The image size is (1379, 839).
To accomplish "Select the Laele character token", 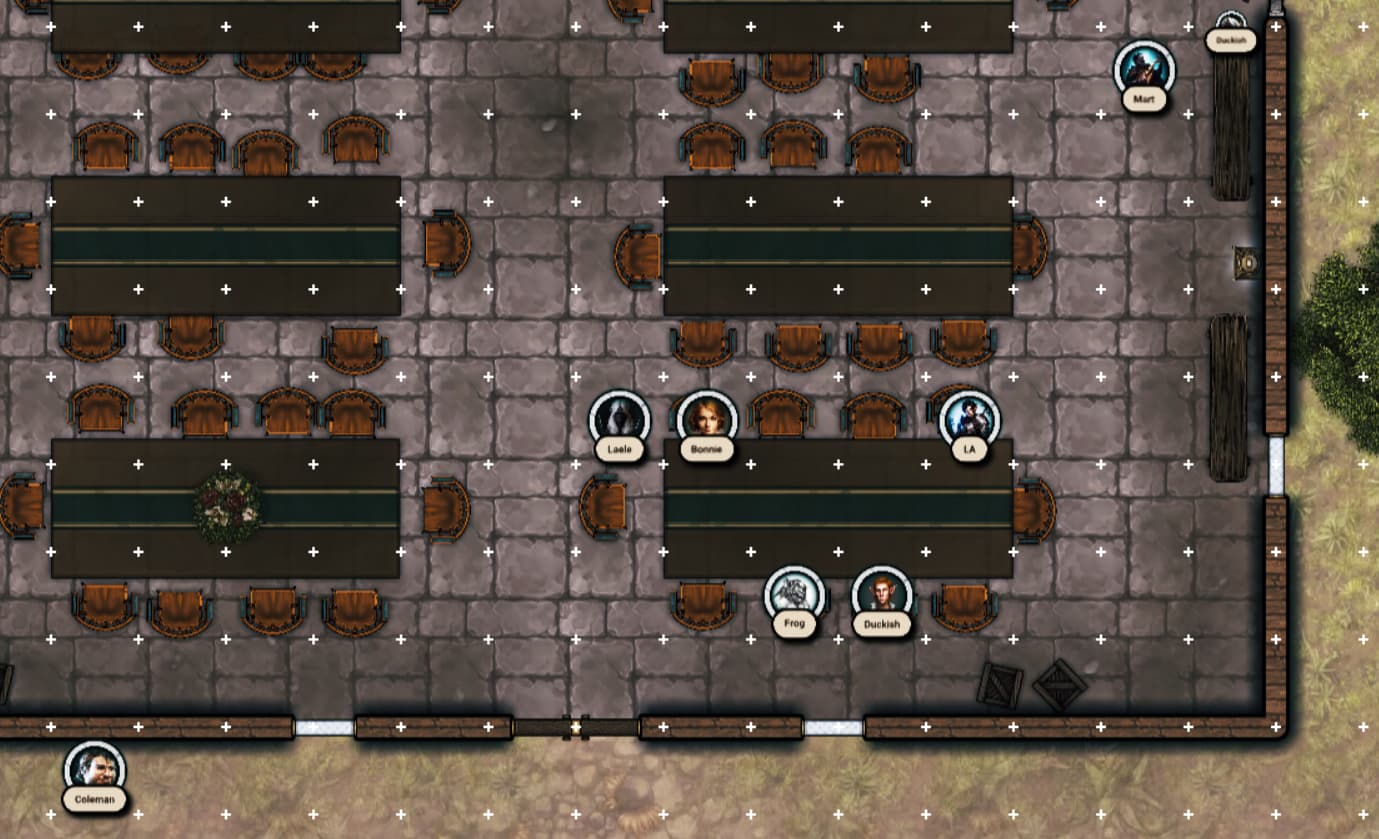I will point(619,419).
